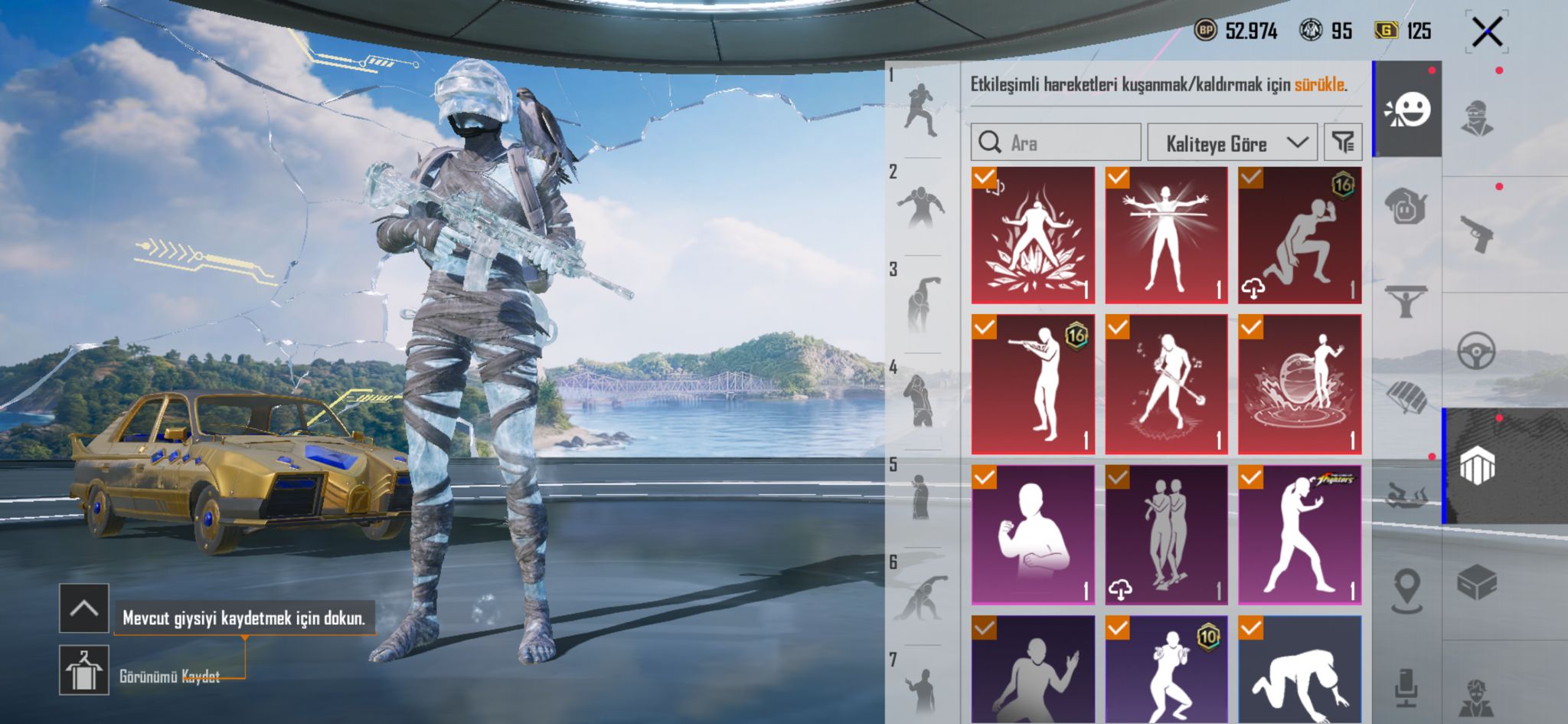This screenshot has height=724, width=1568.
Task: Close the inventory screen with the X
Action: (1487, 32)
